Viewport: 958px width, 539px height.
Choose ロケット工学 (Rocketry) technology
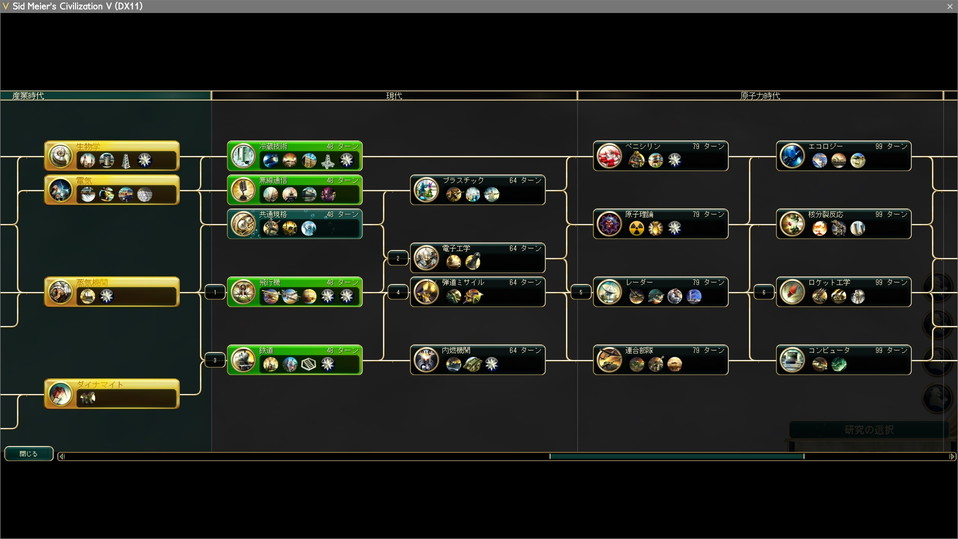(x=844, y=291)
